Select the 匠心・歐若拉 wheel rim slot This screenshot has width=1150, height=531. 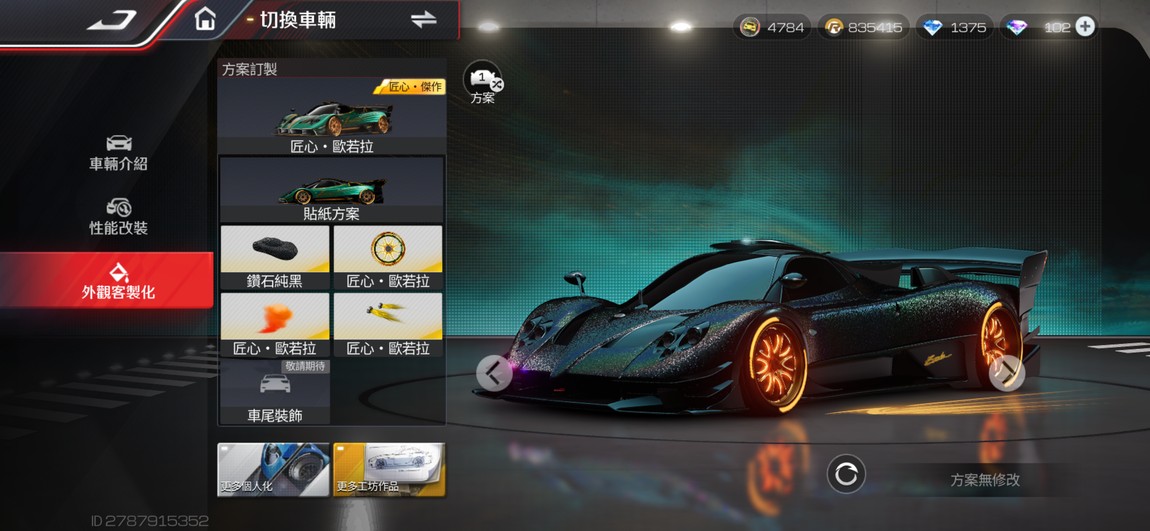click(x=388, y=258)
